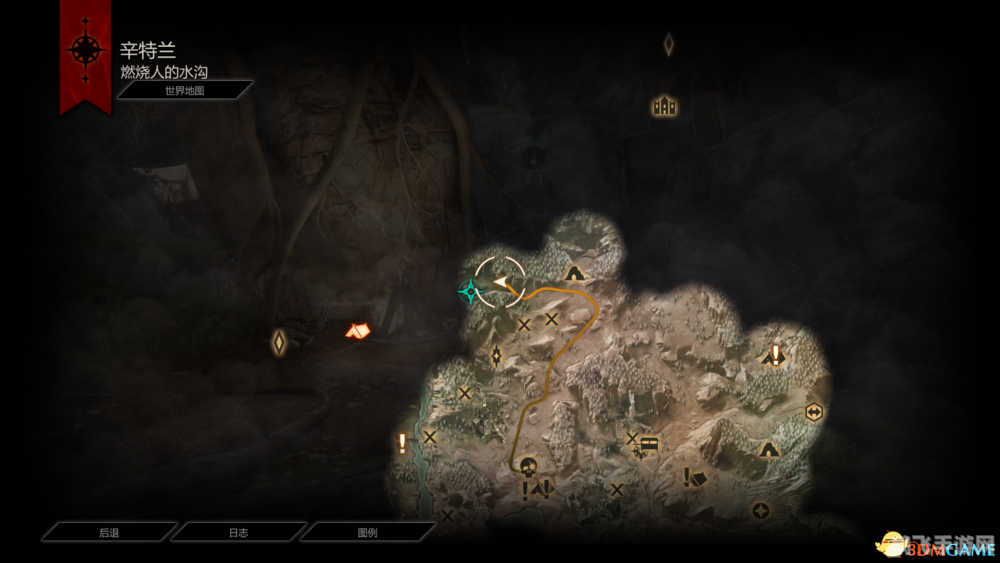1000x563 pixels.
Task: Select the hexagon double-arrow area exit marker
Action: [x=813, y=412]
